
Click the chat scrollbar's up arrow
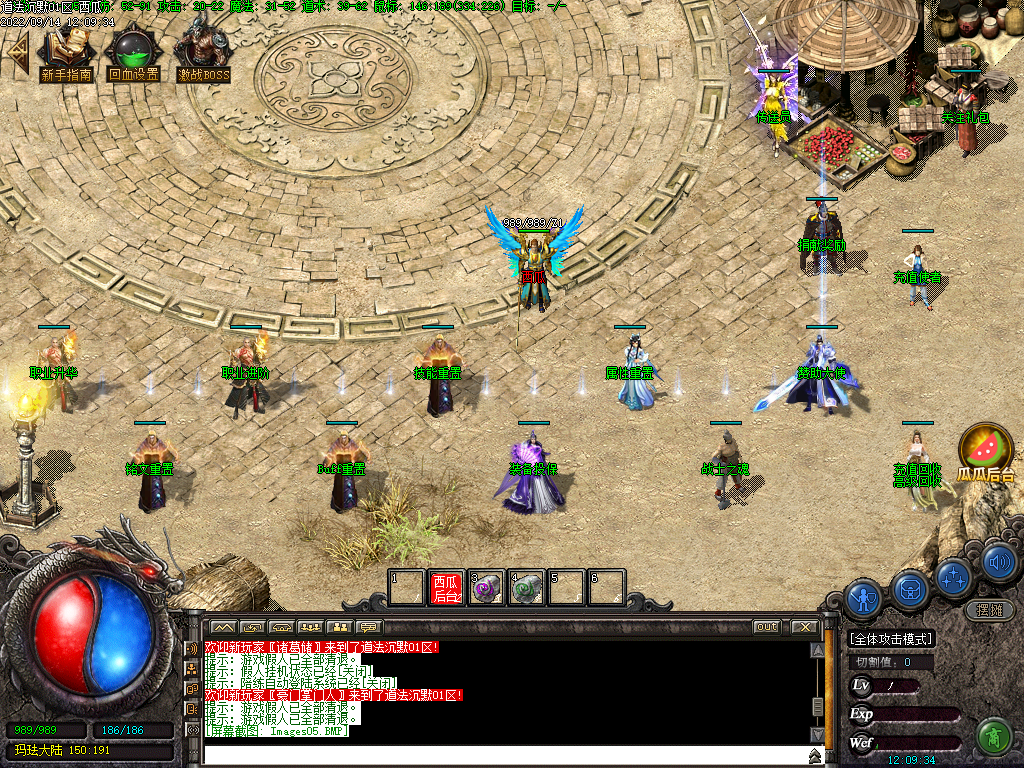817,650
